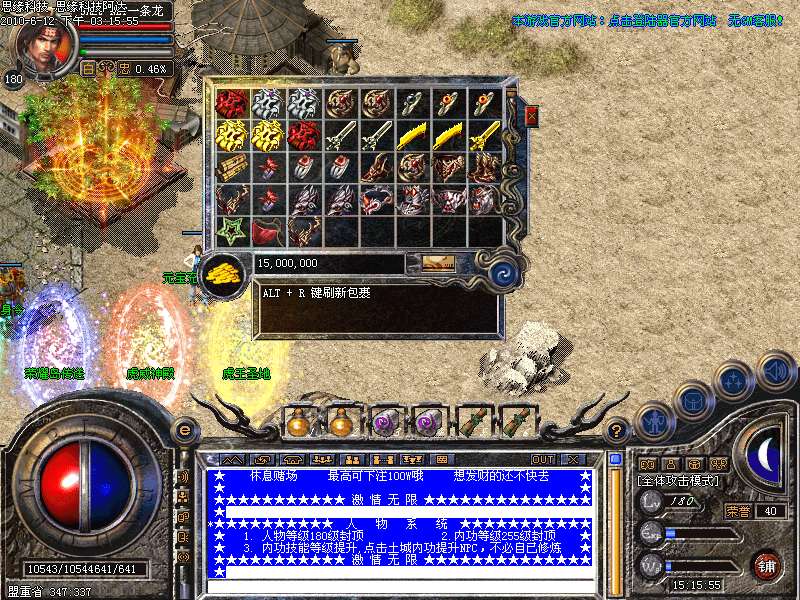Click the scroll button beside the gold amount
The height and width of the screenshot is (600, 800).
pyautogui.click(x=437, y=262)
